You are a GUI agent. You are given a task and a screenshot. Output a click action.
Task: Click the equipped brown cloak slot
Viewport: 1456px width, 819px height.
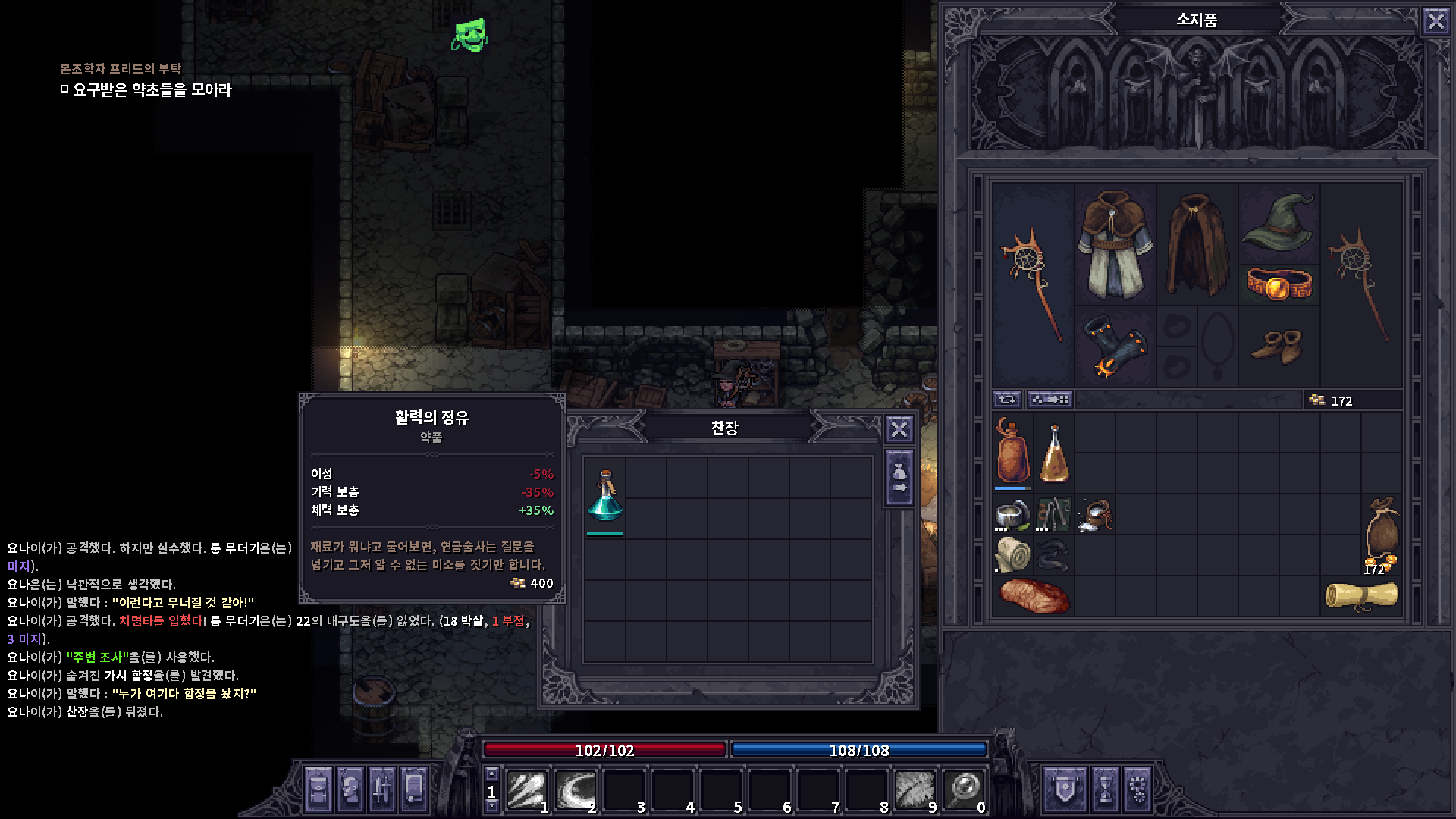[x=1197, y=244]
